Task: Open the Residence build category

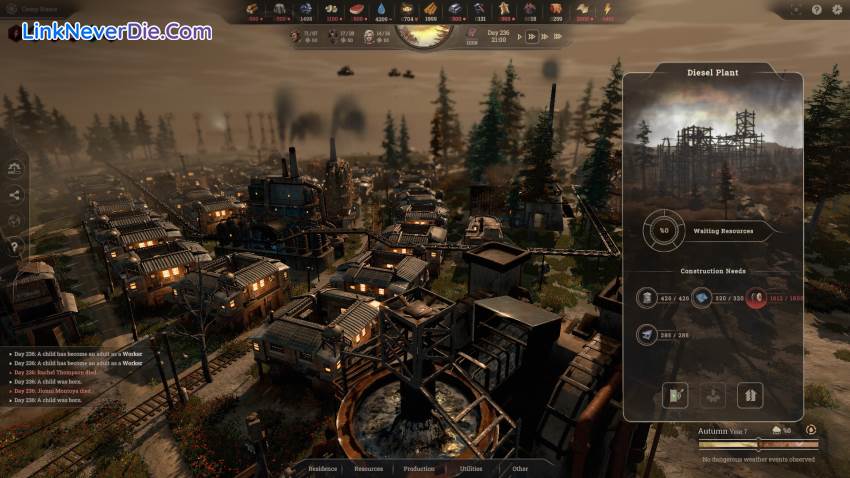Action: [322, 468]
